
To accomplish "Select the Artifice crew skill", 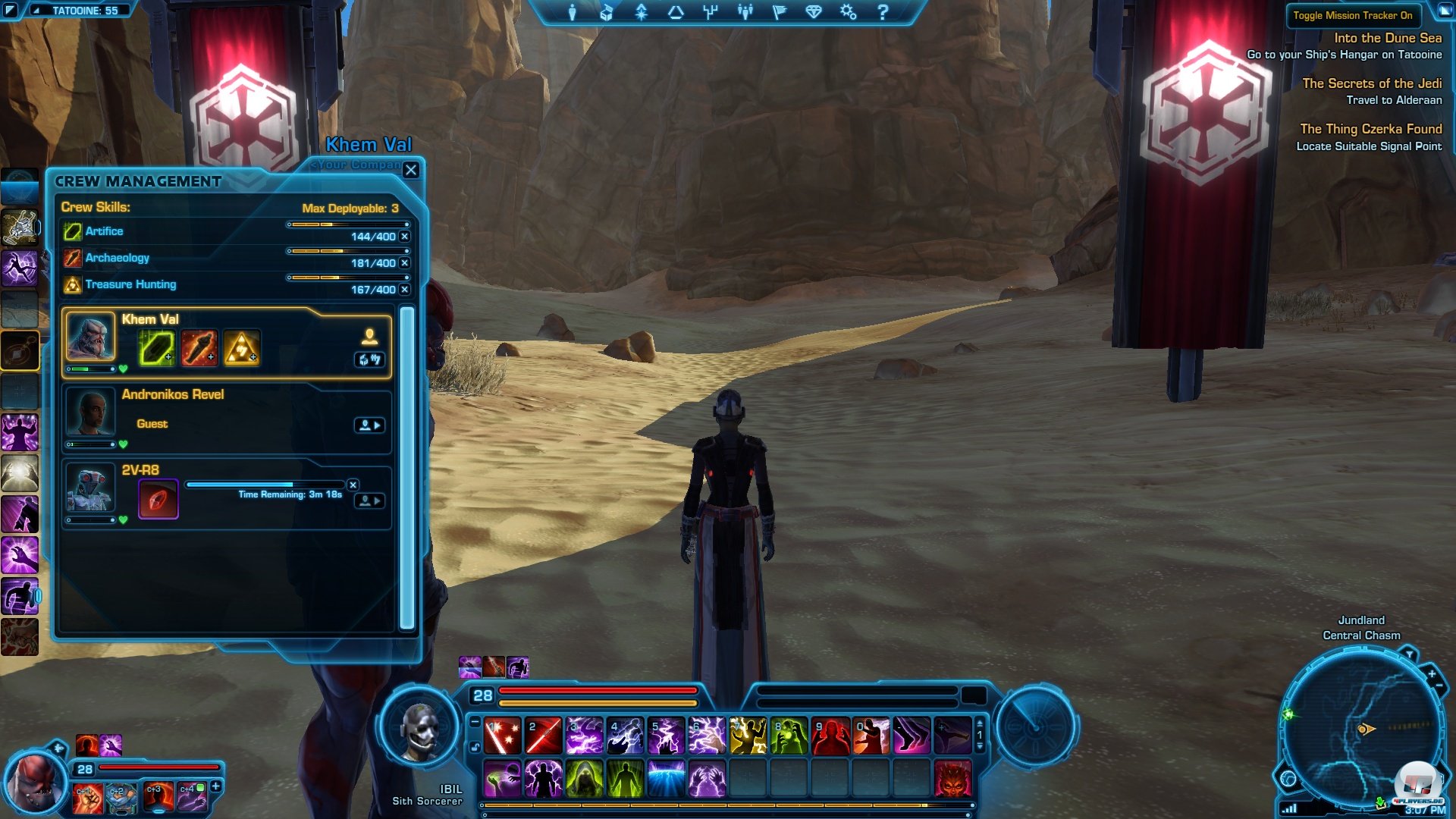I will point(104,231).
